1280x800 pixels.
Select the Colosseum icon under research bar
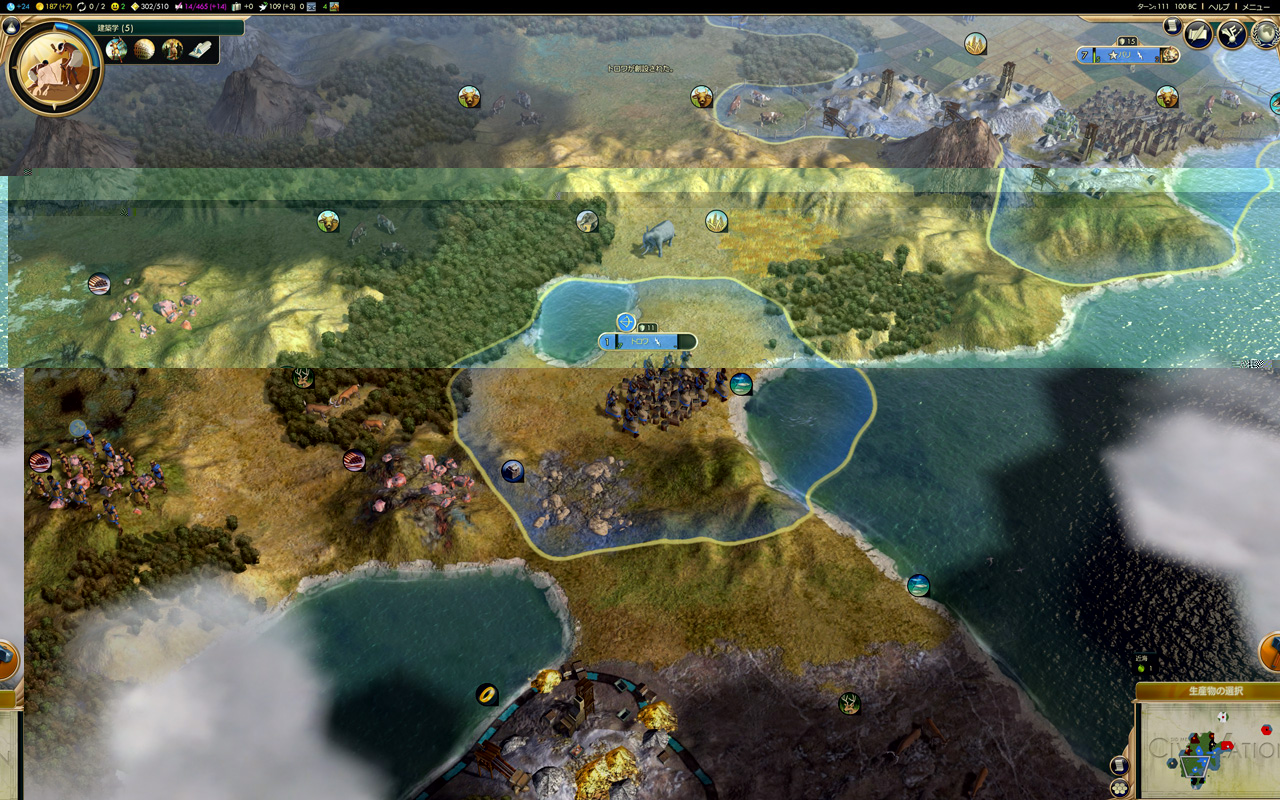click(x=145, y=49)
